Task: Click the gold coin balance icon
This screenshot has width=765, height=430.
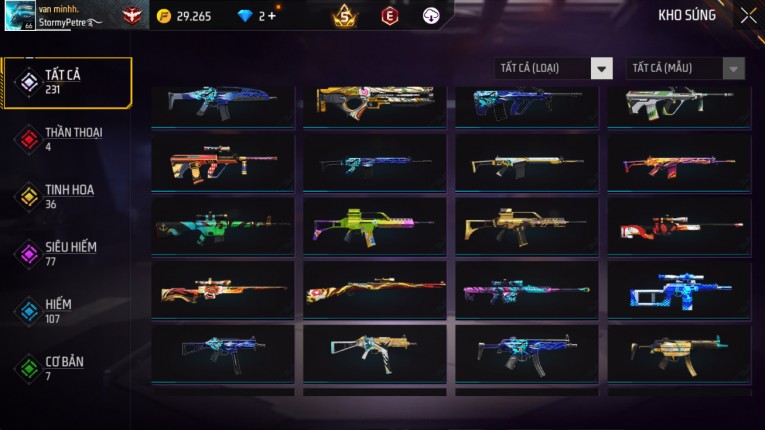Action: coord(164,16)
